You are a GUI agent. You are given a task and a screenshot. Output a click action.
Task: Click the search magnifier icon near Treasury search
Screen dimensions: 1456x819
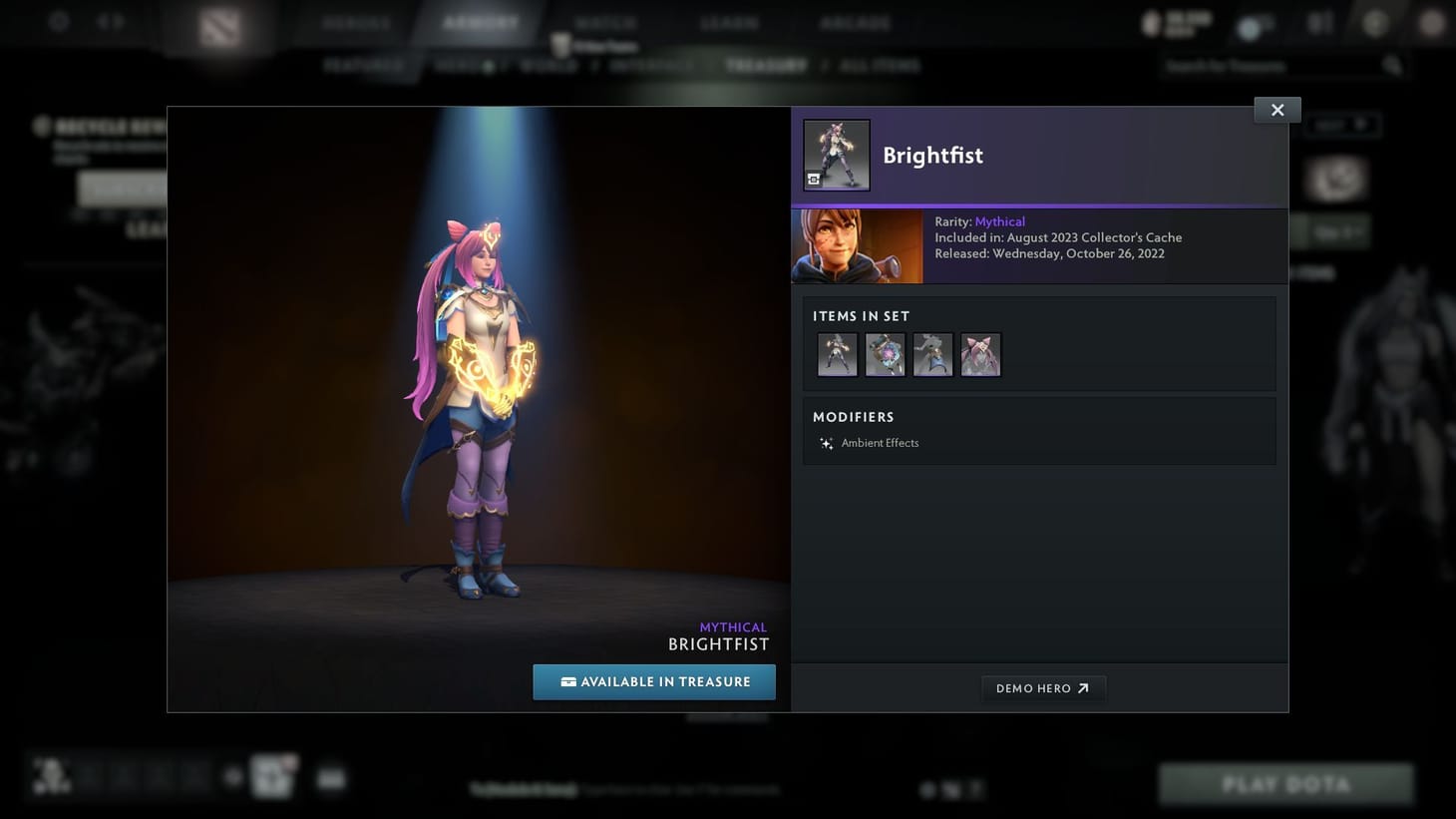coord(1392,64)
